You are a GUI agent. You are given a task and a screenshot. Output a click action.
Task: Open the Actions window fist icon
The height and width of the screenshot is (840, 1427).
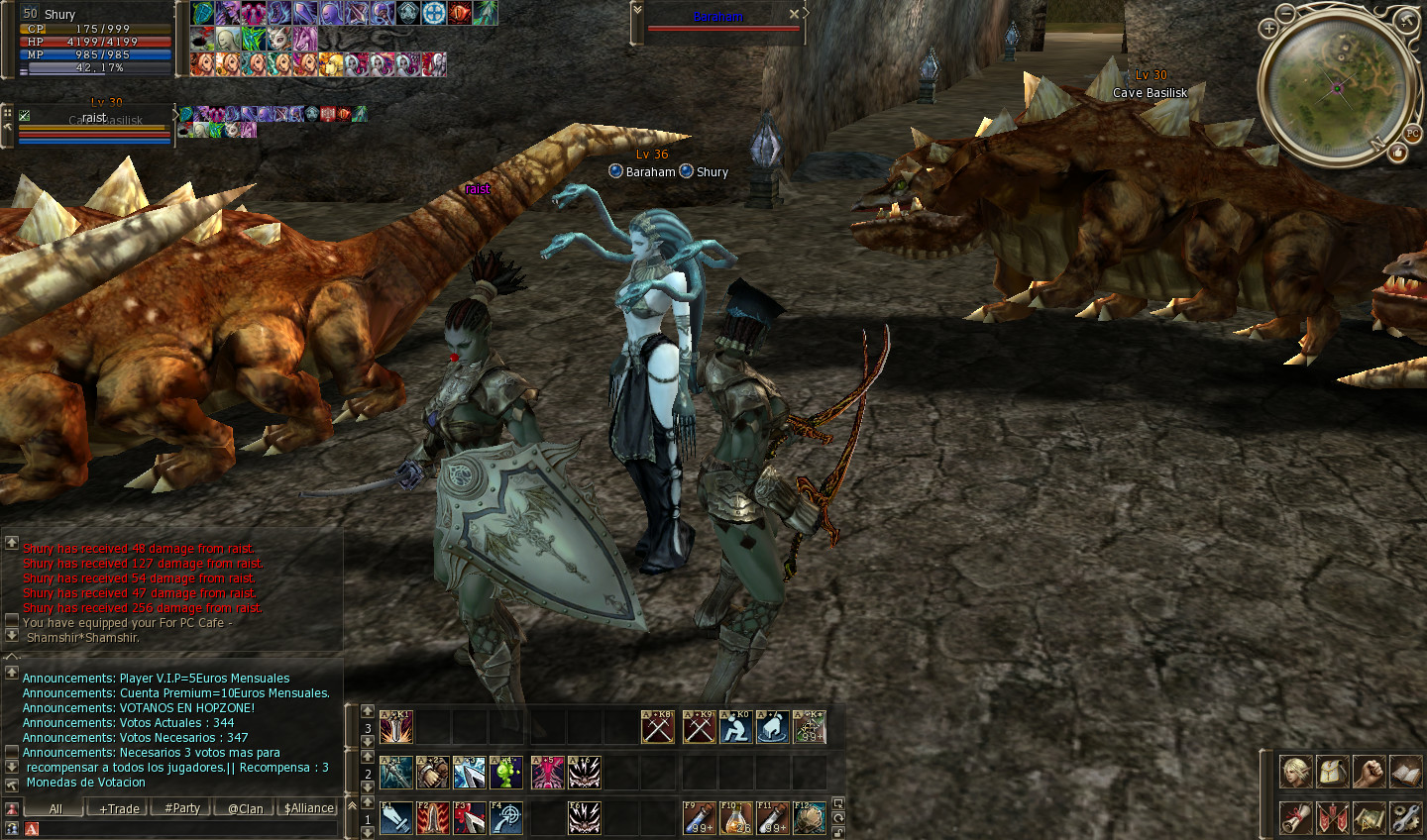point(1369,771)
